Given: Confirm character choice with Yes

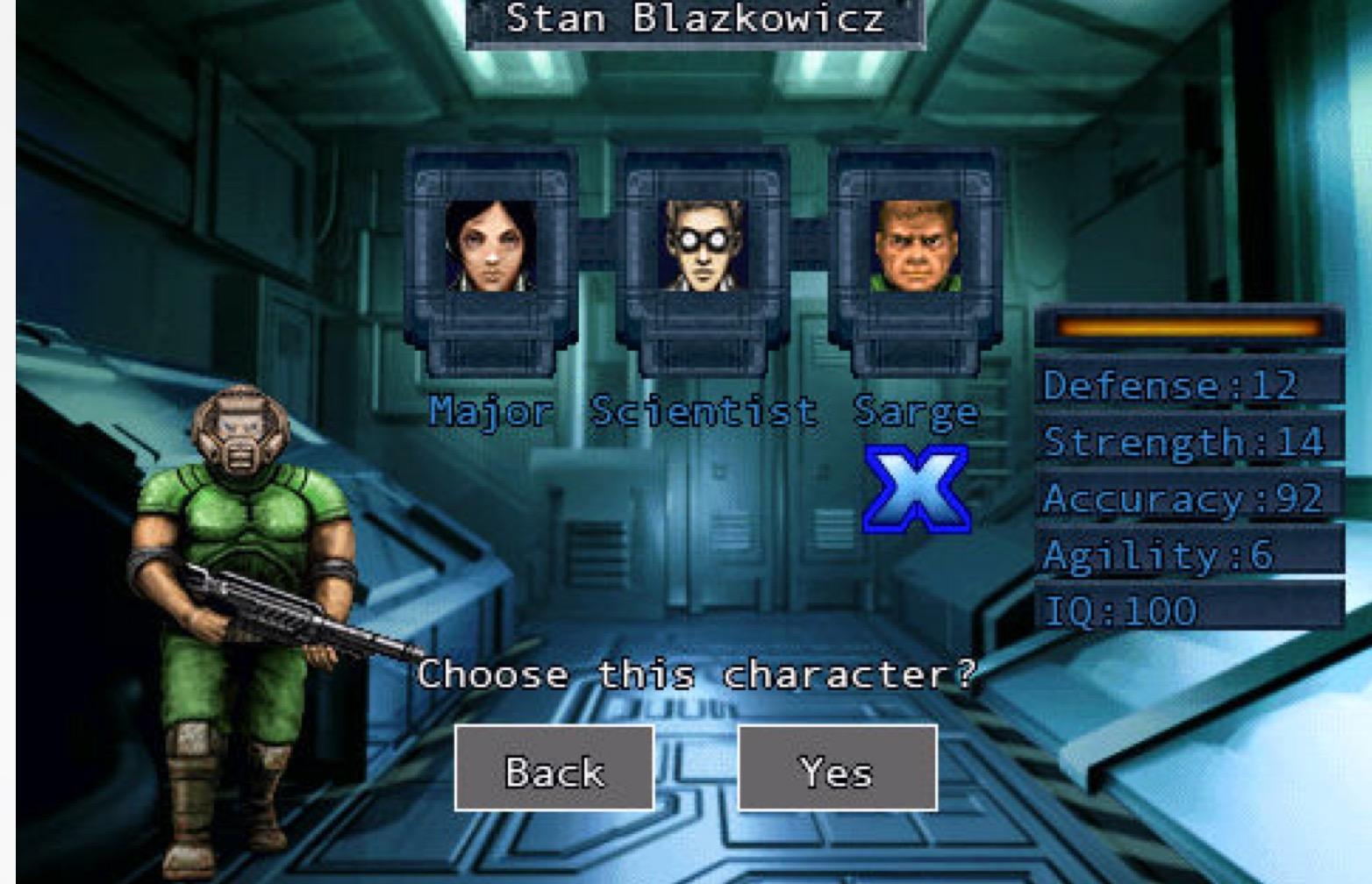Looking at the screenshot, I should [837, 768].
